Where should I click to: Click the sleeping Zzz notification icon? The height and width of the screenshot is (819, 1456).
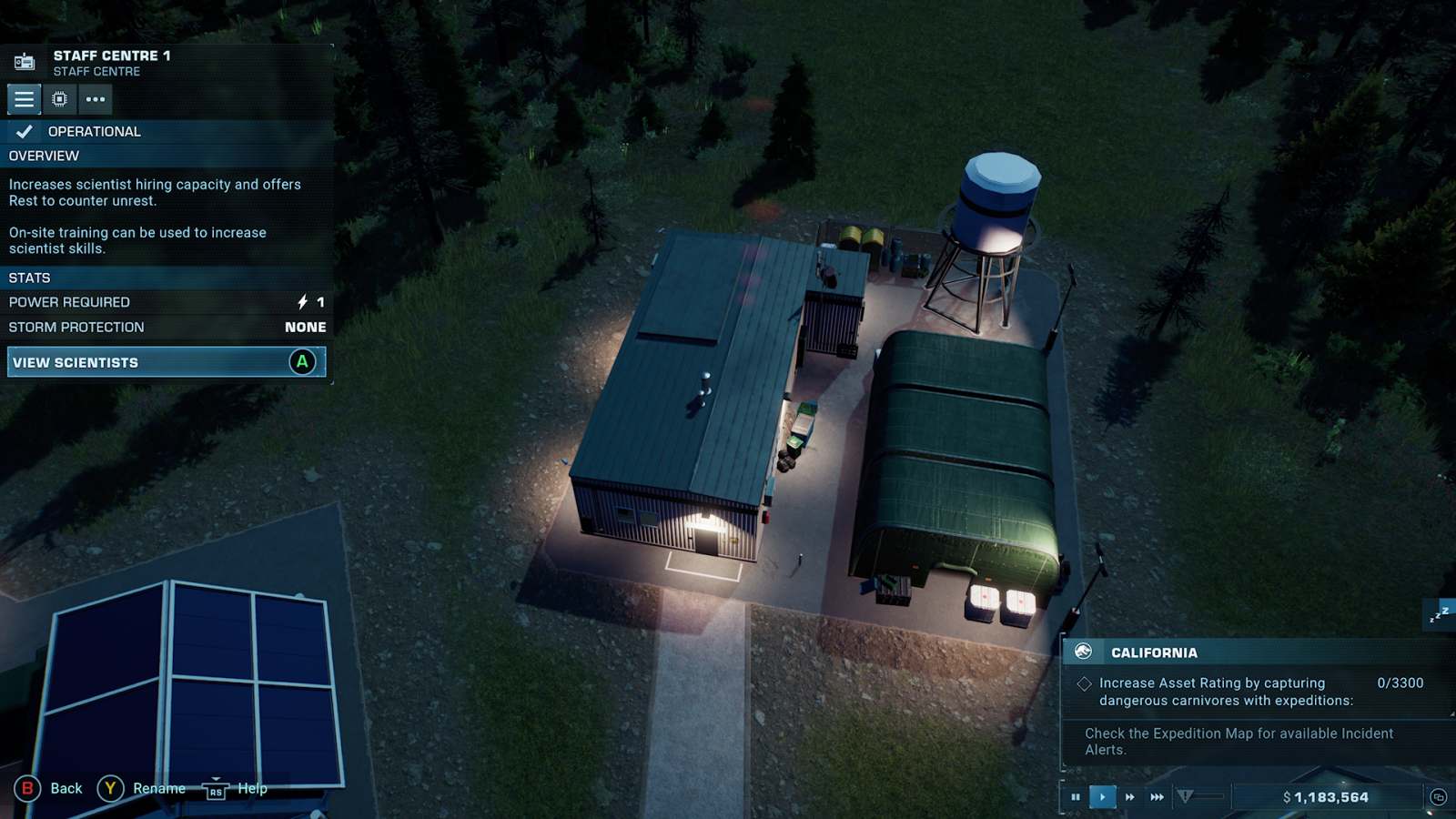pos(1439,614)
